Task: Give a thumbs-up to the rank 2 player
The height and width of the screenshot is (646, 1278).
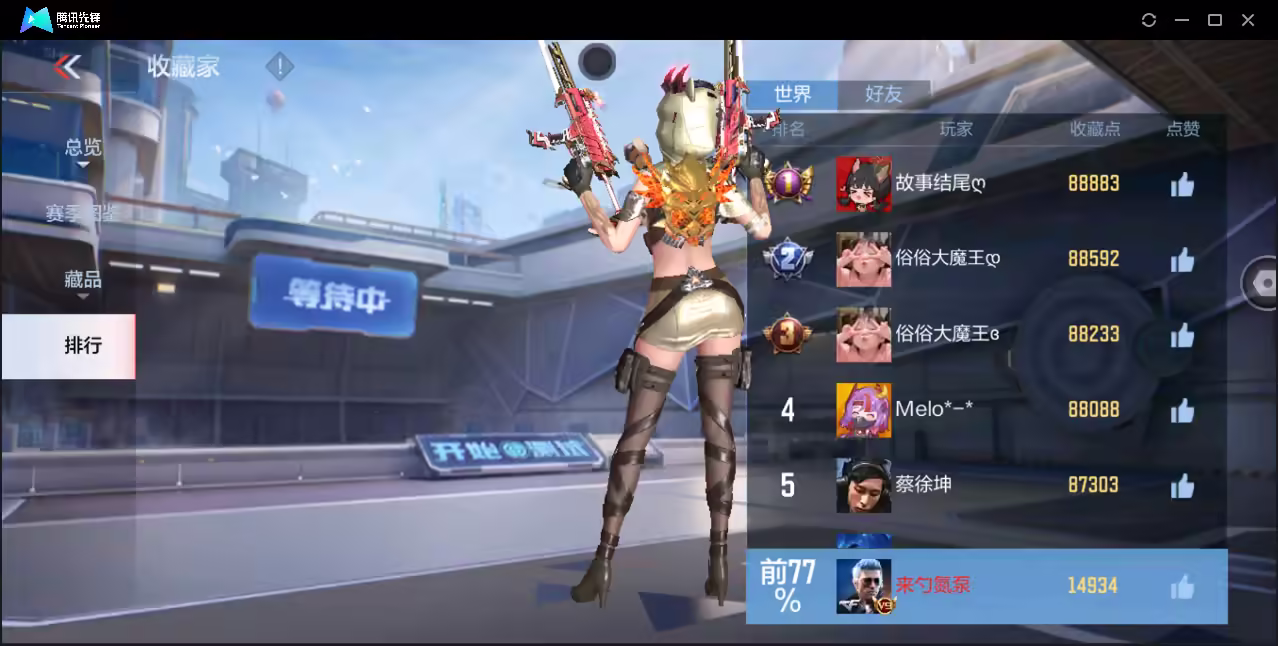Action: click(1182, 260)
